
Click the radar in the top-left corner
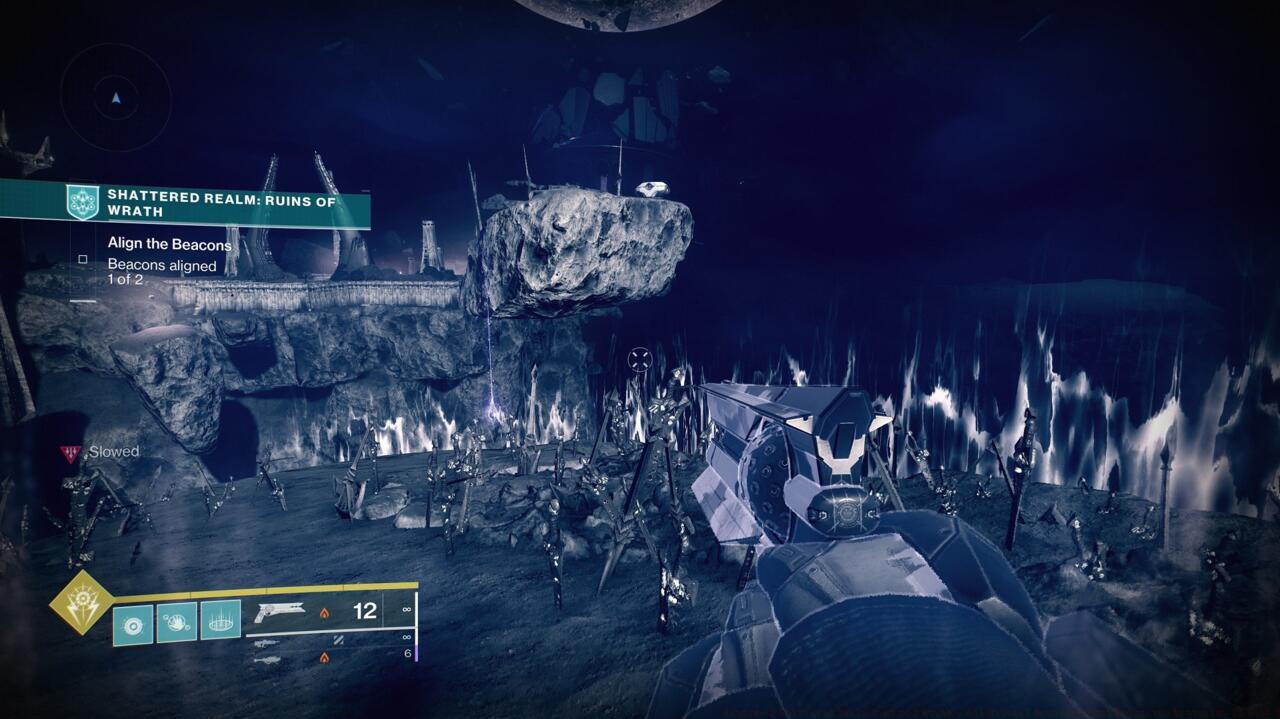(x=116, y=98)
